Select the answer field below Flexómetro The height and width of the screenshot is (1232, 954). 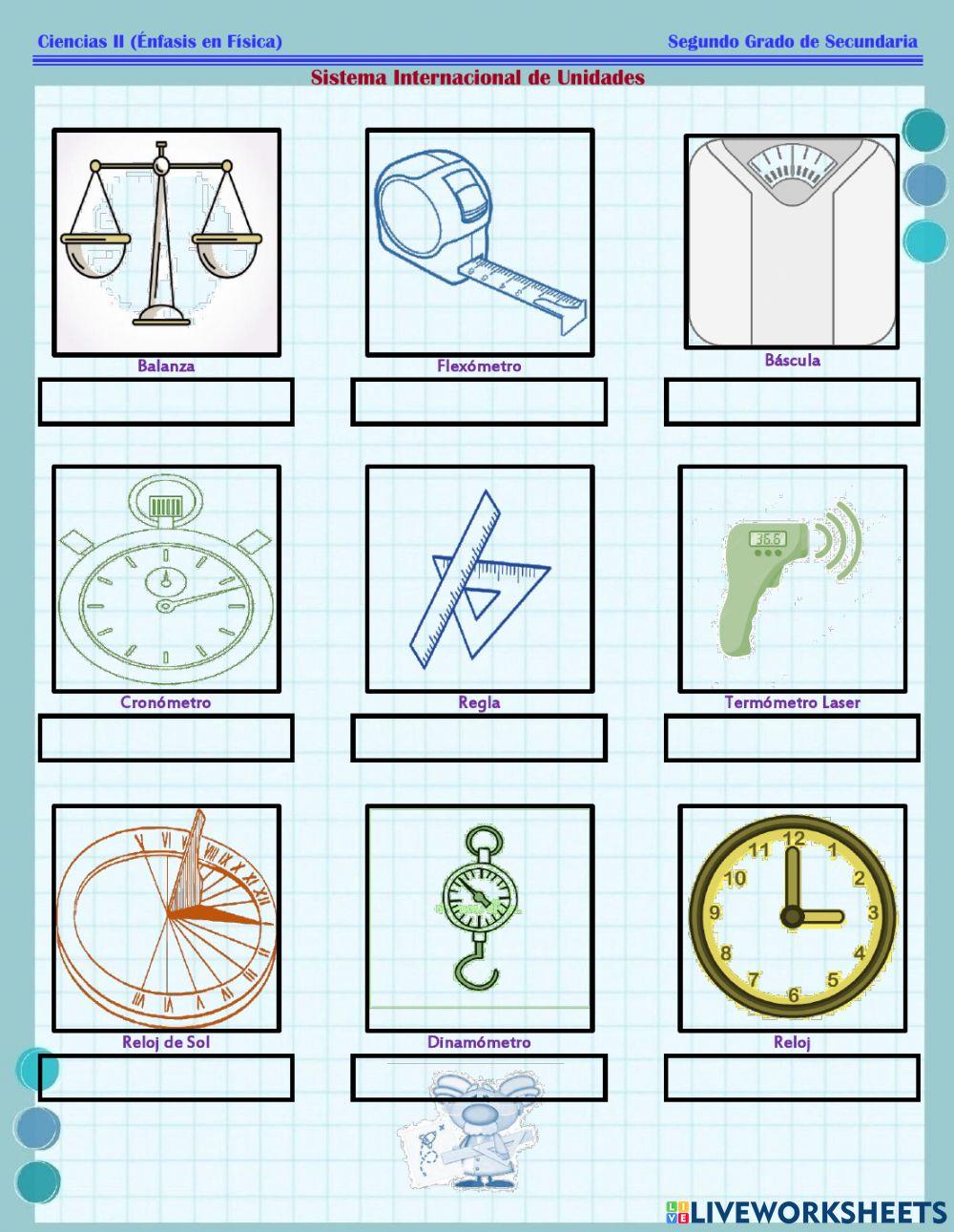tap(479, 402)
